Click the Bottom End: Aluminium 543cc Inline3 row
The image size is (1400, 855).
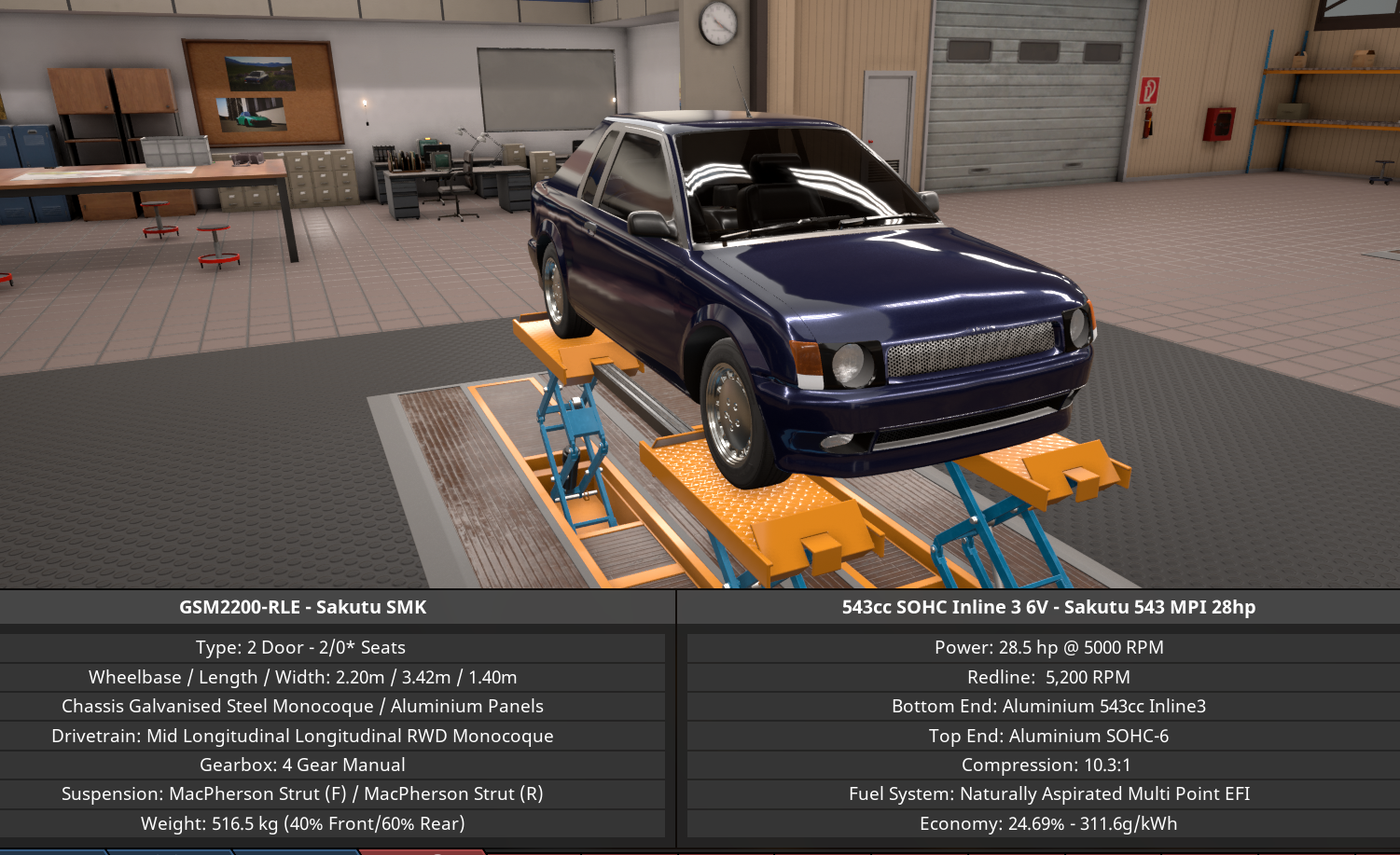point(1048,706)
